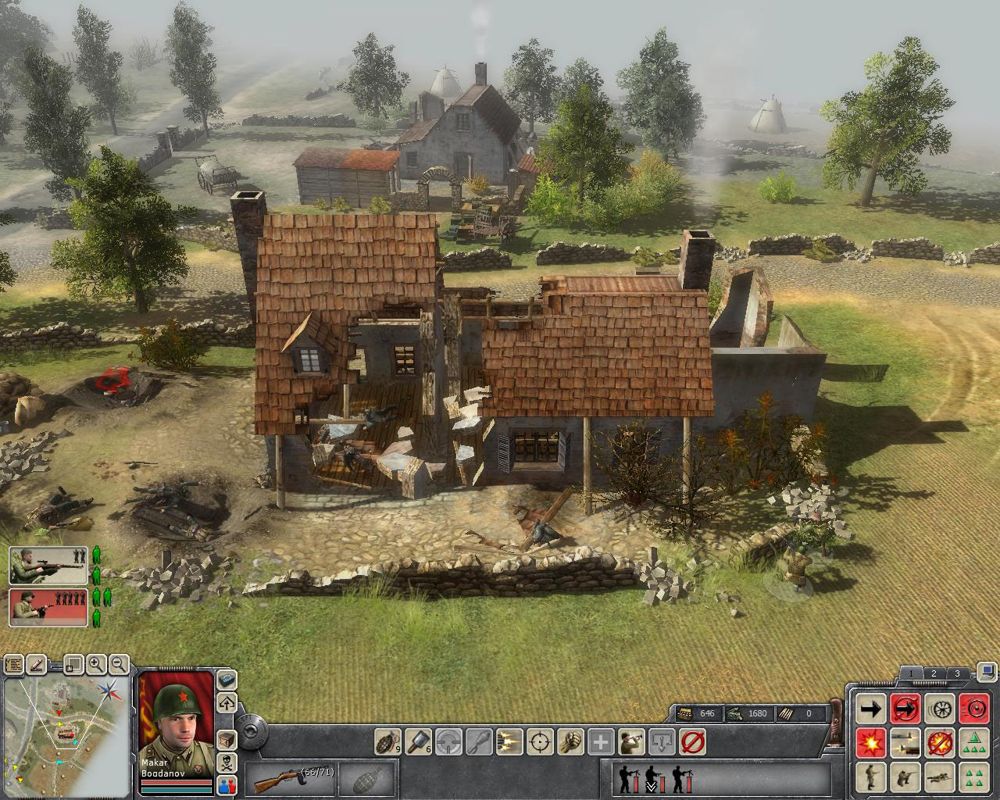Activate the crosshair aimed-fire action
The width and height of the screenshot is (1000, 800).
(x=540, y=742)
